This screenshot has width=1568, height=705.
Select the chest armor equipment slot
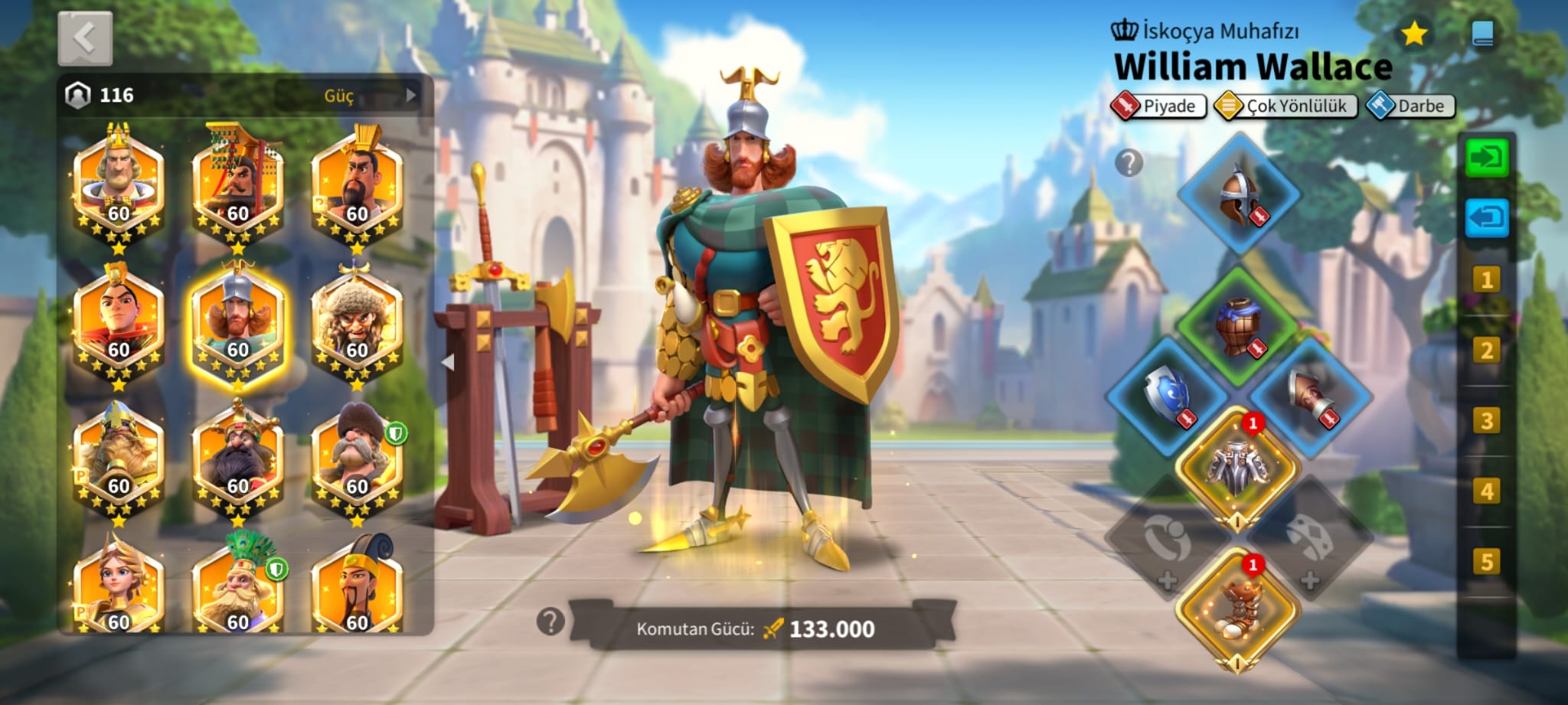point(1237,327)
